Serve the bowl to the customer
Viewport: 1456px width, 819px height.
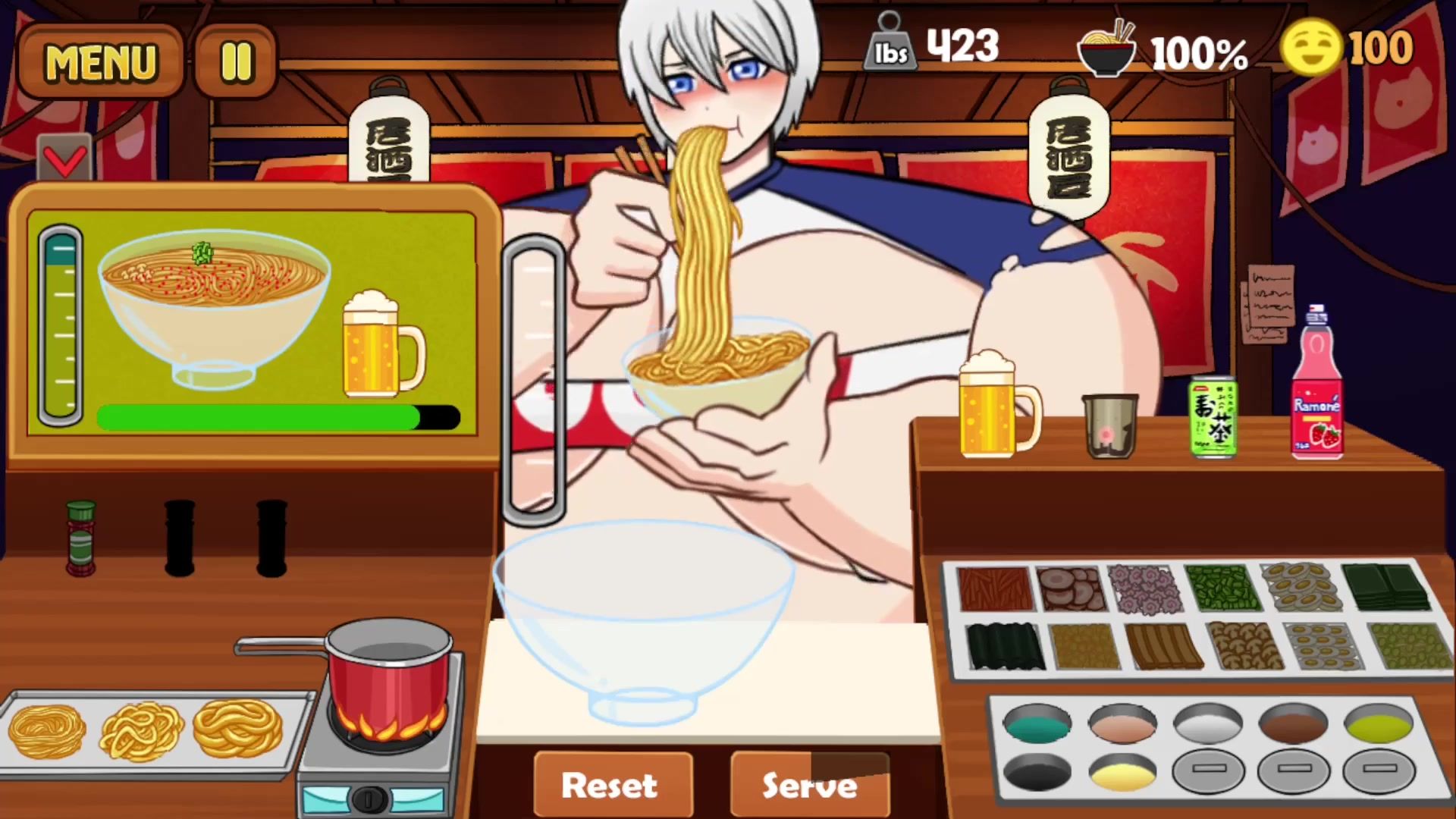click(x=809, y=785)
